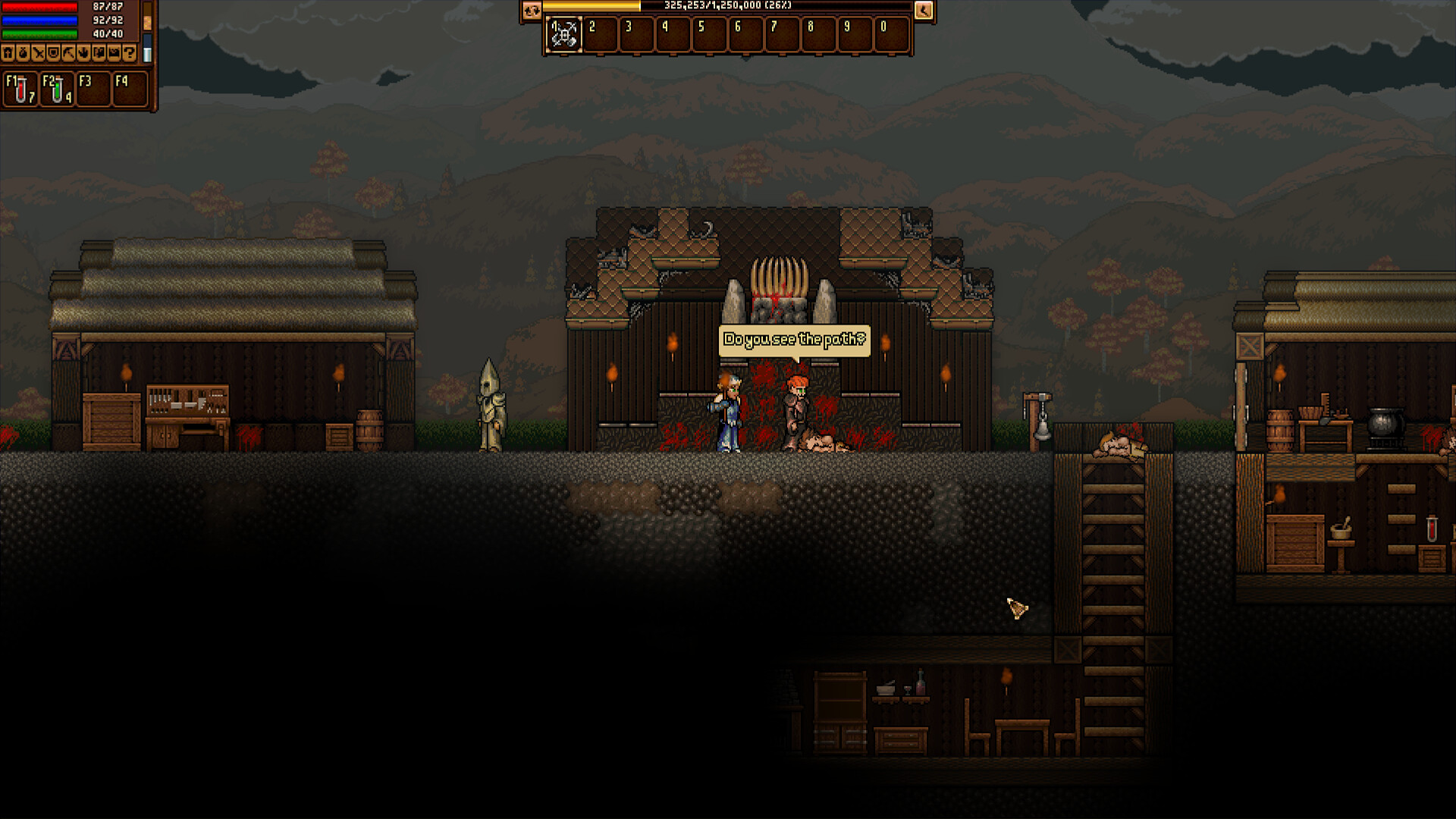
Task: Open the crossed swords combat skills icon
Action: tap(38, 53)
